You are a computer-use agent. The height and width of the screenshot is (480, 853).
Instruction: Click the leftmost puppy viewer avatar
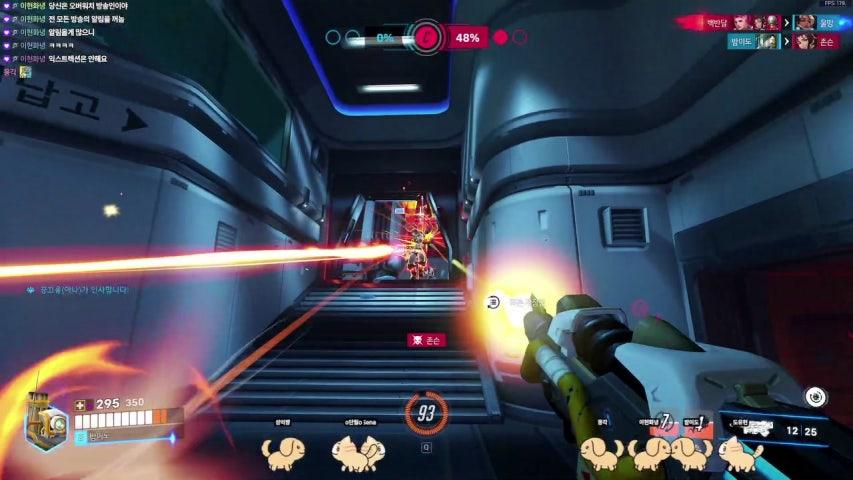(x=278, y=452)
